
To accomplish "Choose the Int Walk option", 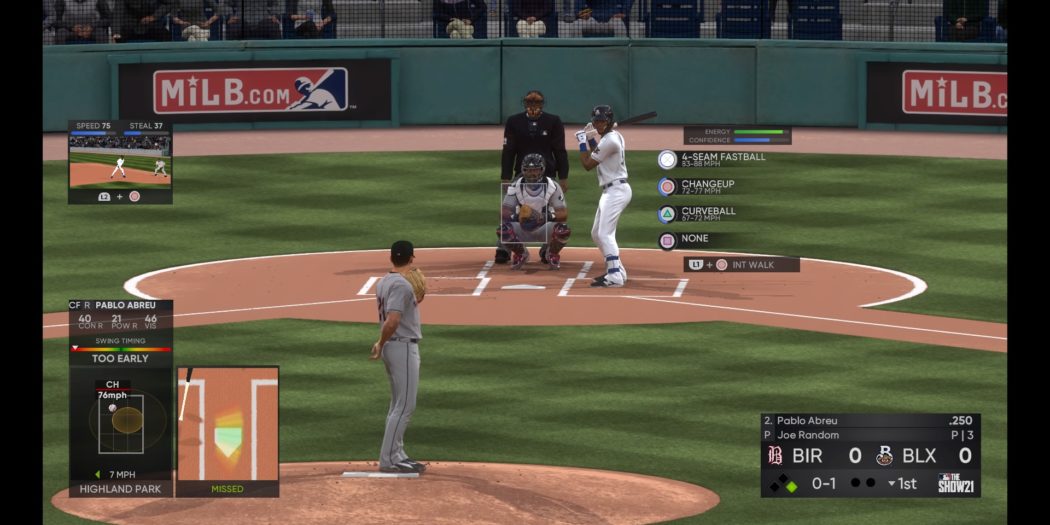I will click(x=741, y=265).
